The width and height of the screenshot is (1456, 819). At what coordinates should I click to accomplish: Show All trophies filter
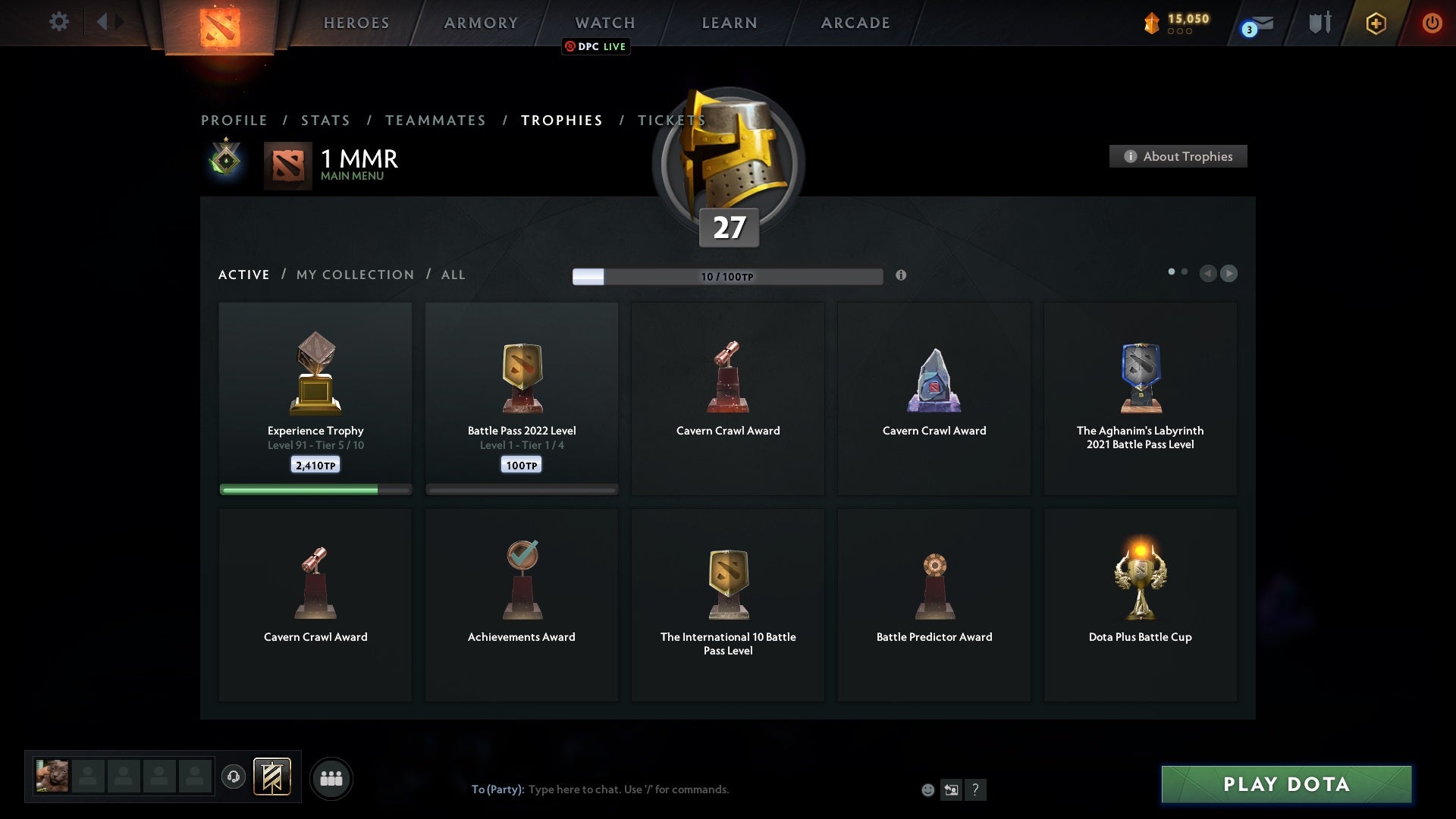coord(453,275)
